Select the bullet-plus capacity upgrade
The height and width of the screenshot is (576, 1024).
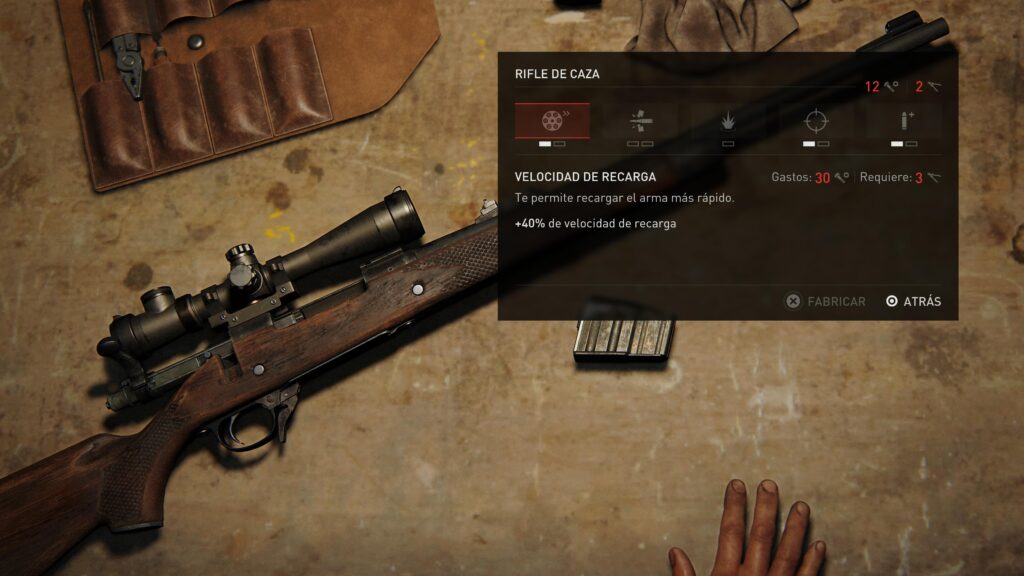click(904, 121)
